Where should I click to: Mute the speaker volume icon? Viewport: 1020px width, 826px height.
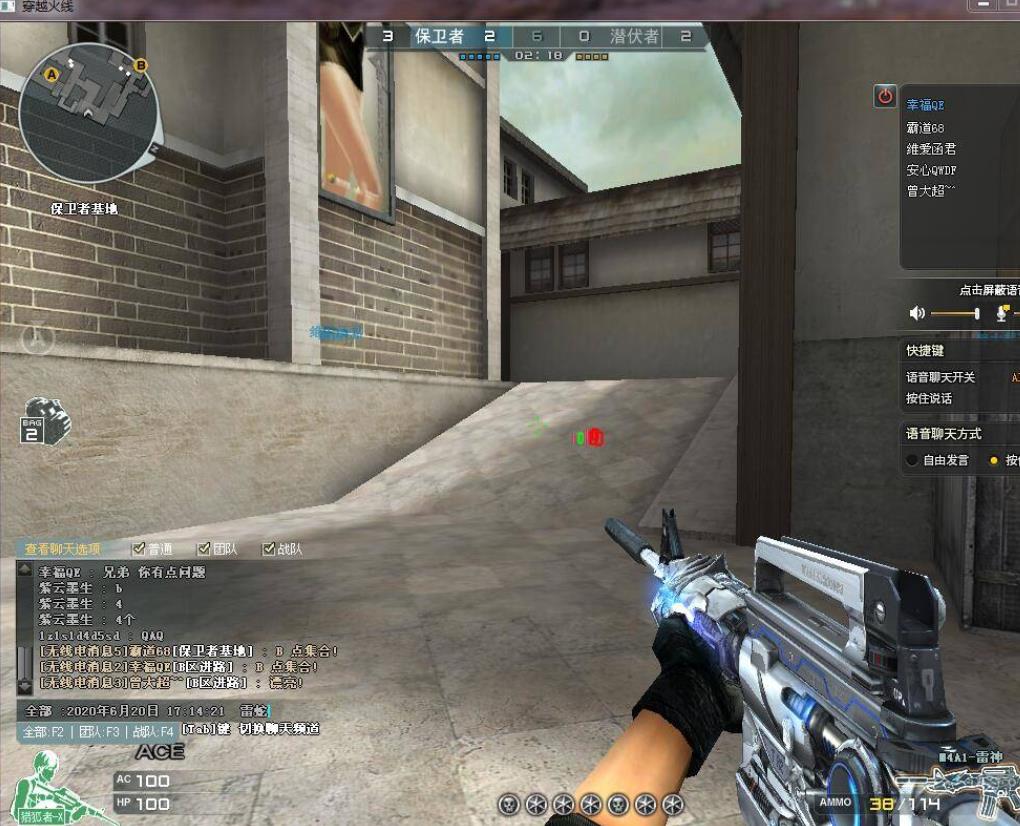pos(917,314)
